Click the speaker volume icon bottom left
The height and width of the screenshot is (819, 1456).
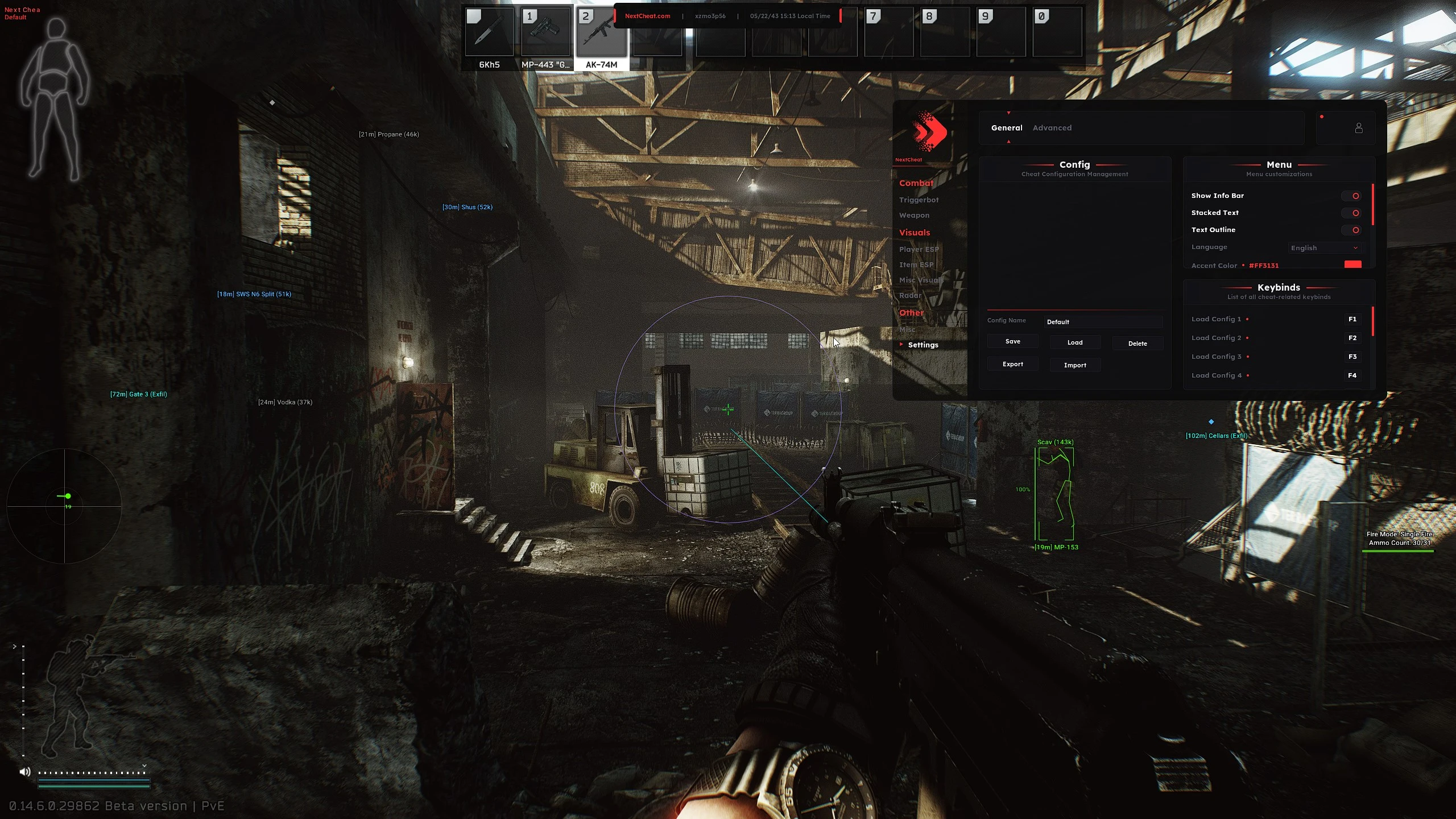pos(24,772)
